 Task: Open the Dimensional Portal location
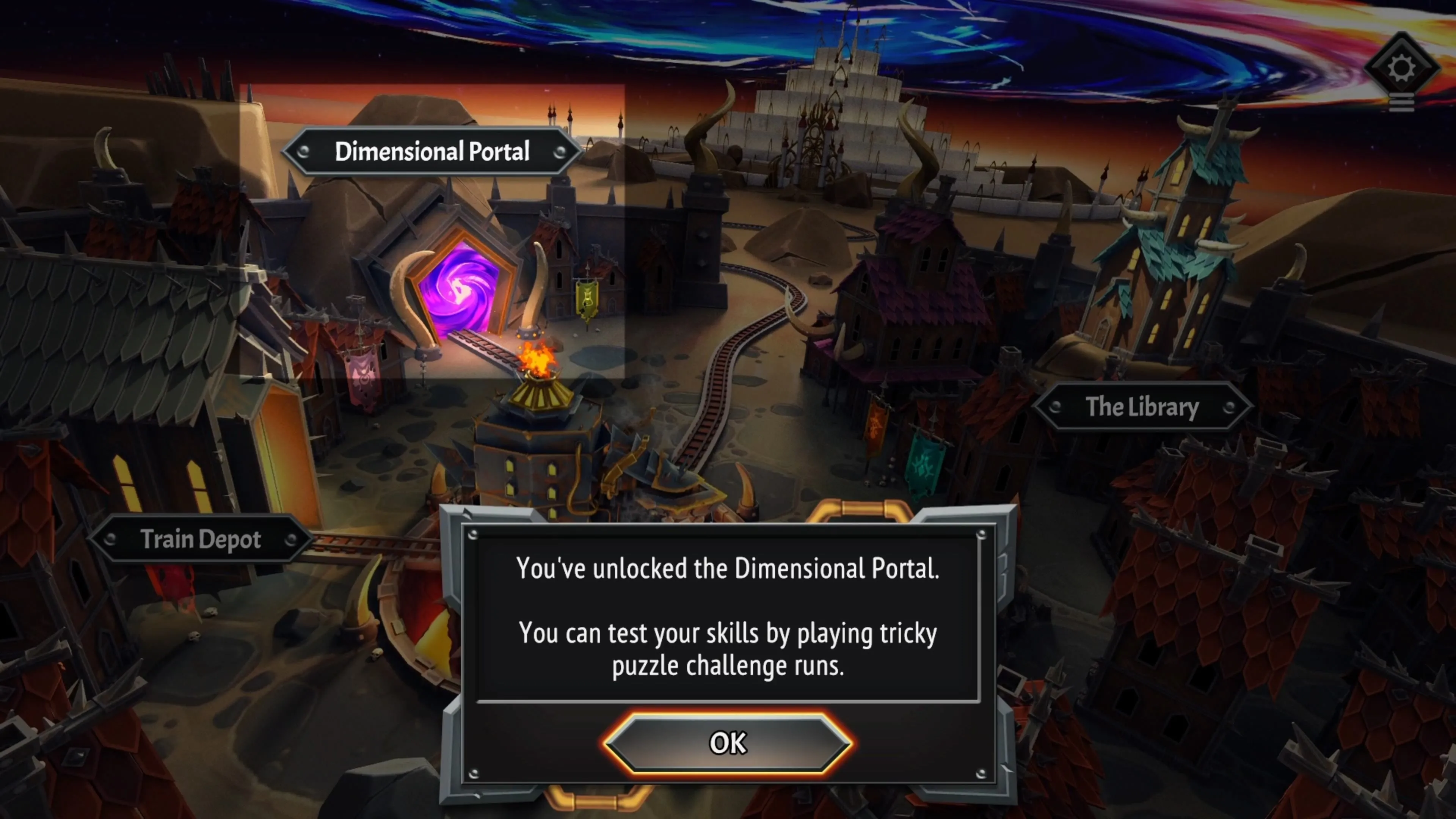pos(432,152)
